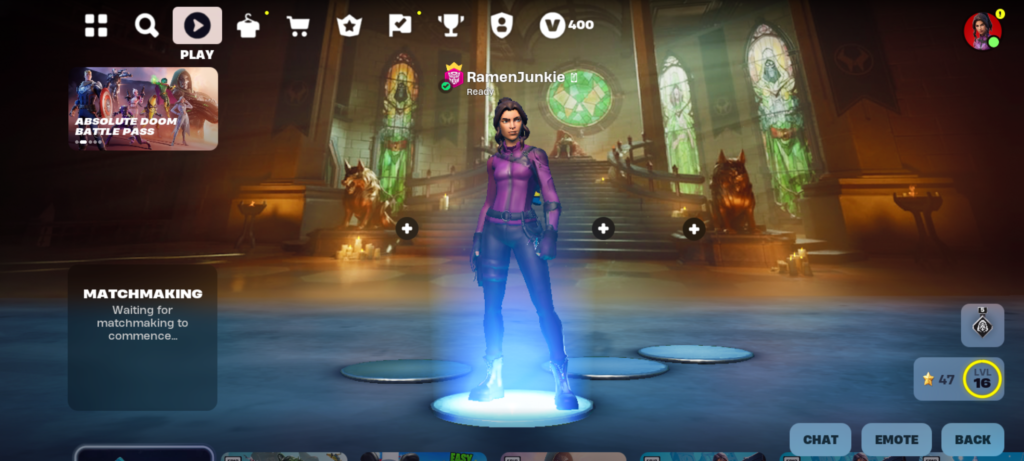Viewport: 1024px width, 461px height.
Task: Open the LVL 16 battle stars panel
Action: 958,379
